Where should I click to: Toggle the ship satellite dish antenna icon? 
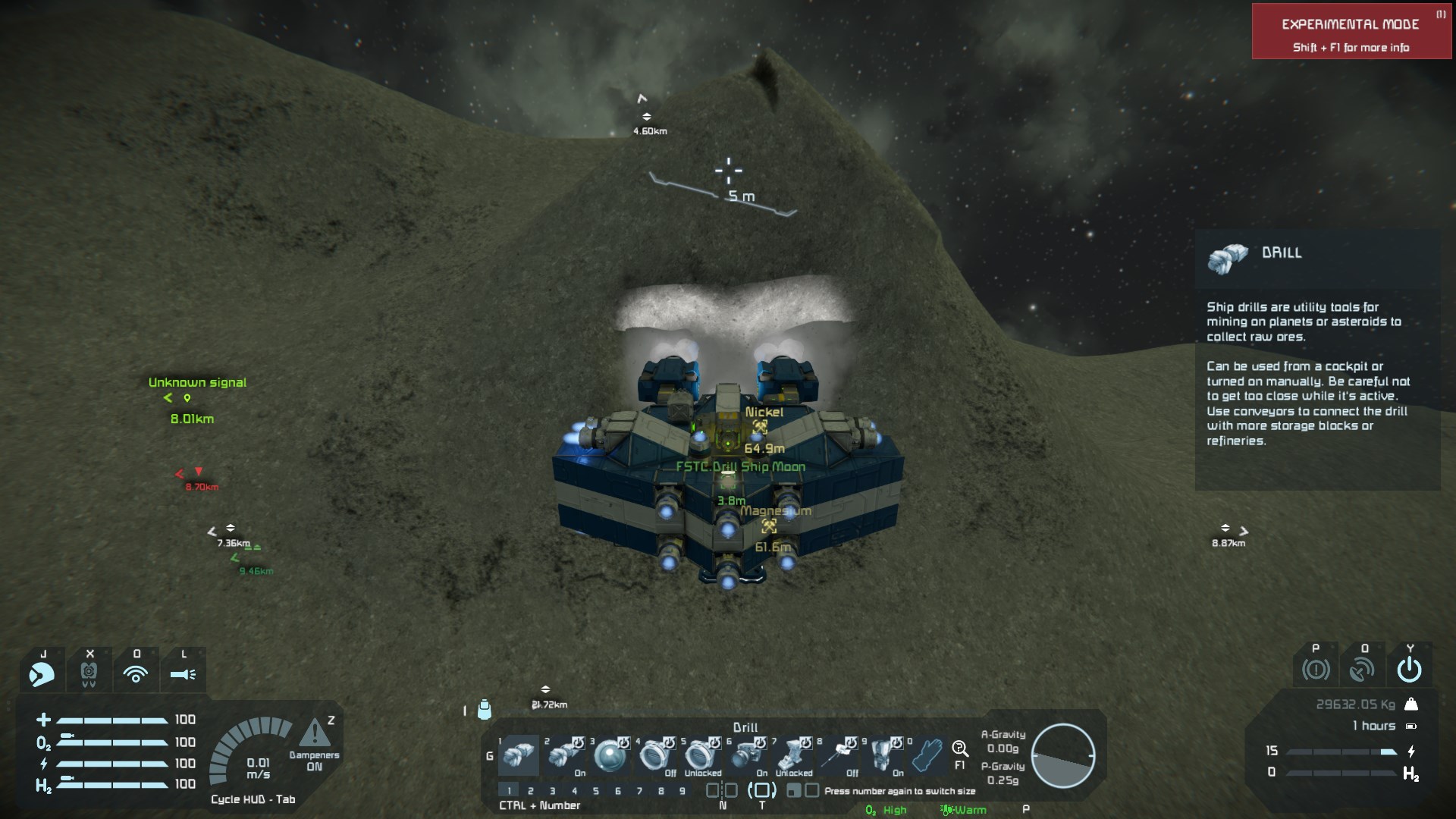pyautogui.click(x=1363, y=670)
